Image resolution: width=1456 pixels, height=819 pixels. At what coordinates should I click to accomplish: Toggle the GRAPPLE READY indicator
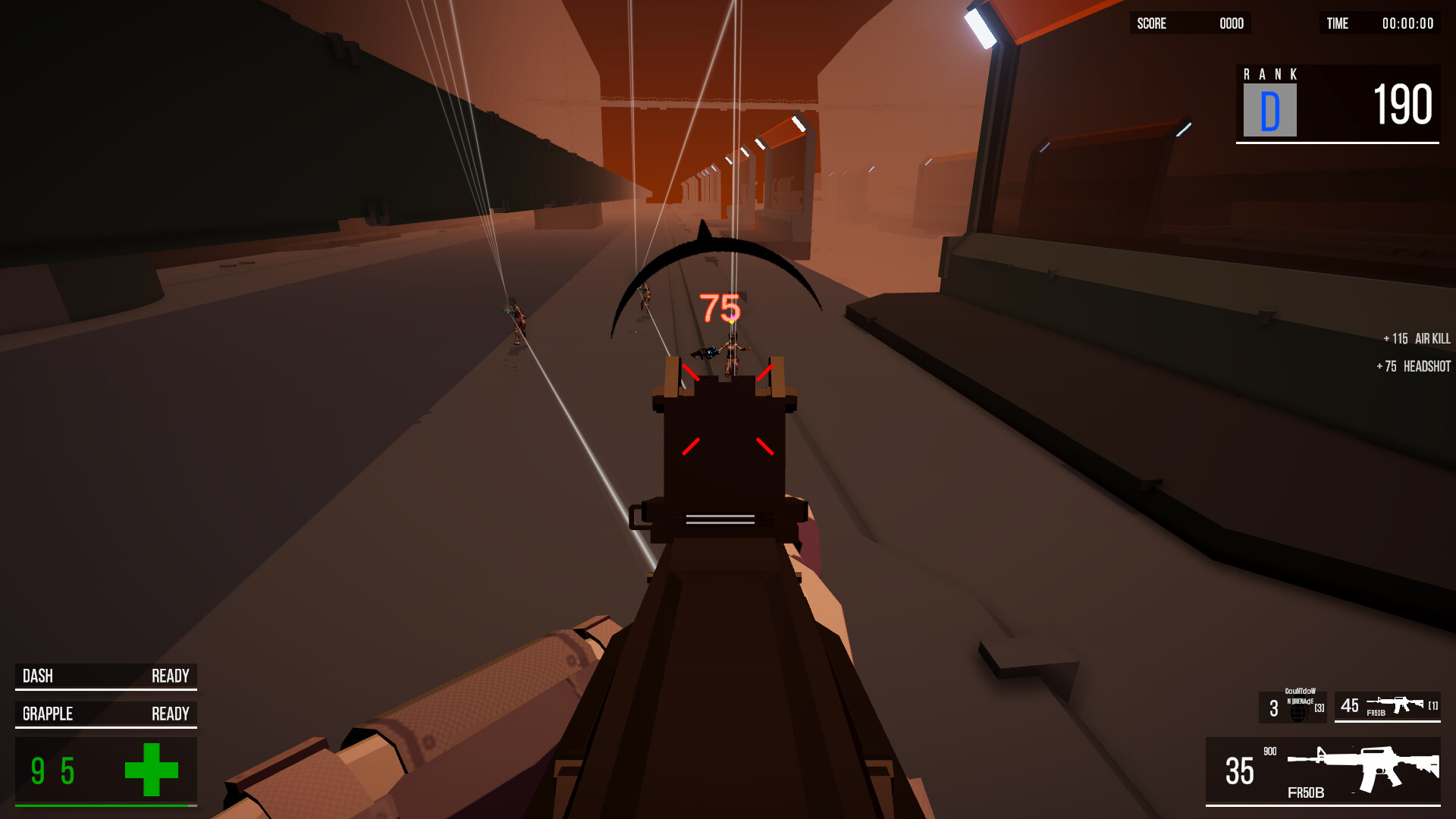pos(105,714)
